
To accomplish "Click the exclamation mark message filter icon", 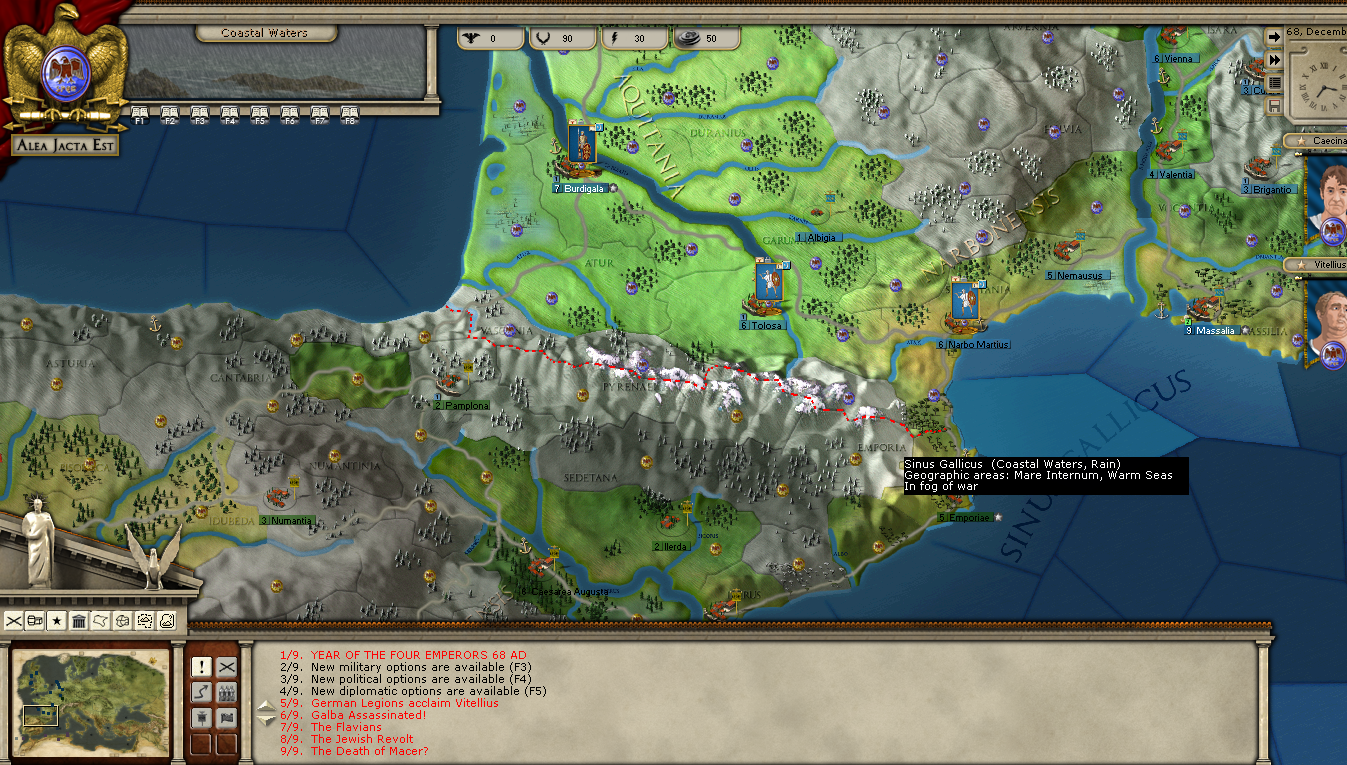I will point(202,667).
